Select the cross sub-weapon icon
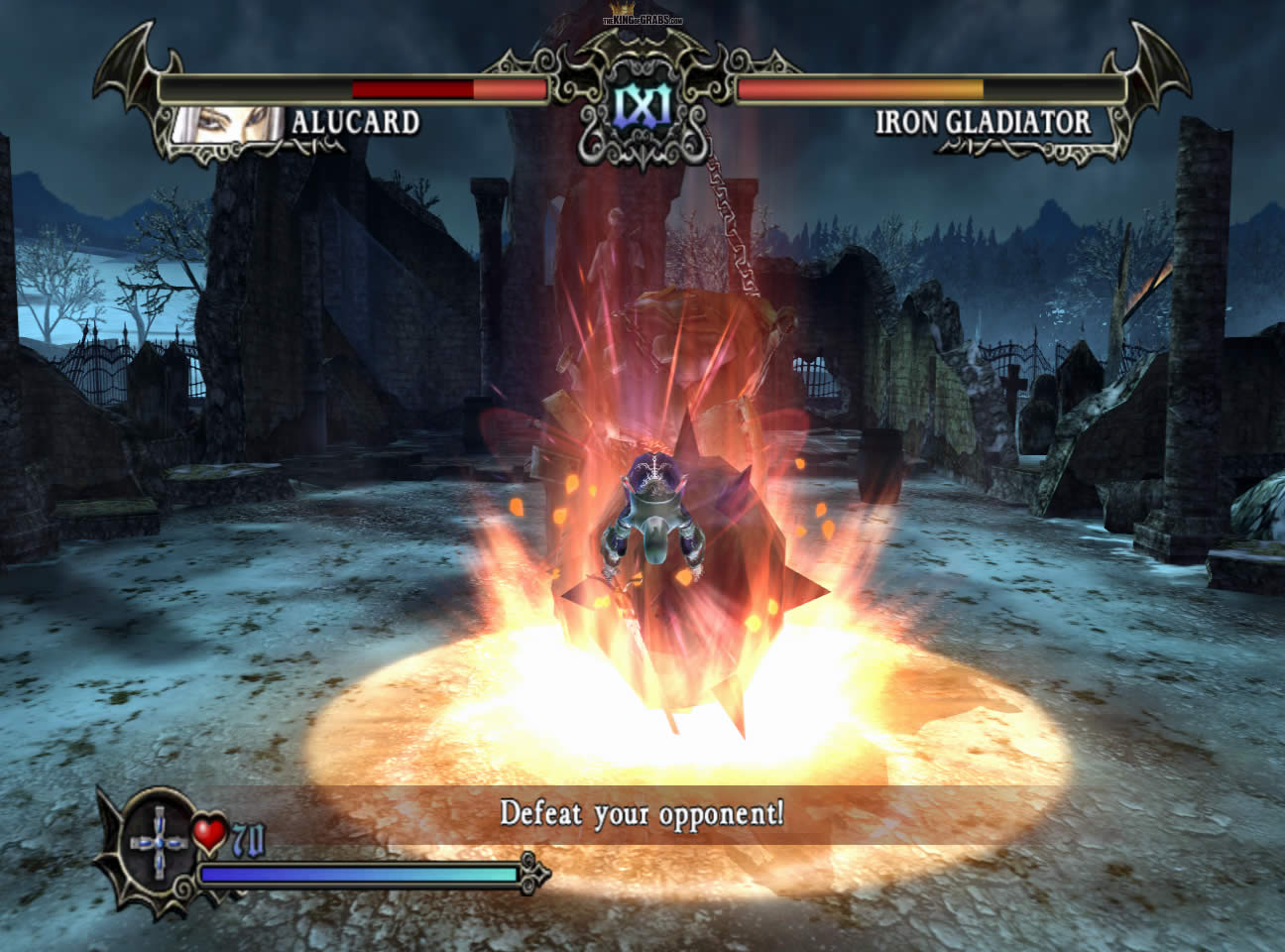 point(160,843)
